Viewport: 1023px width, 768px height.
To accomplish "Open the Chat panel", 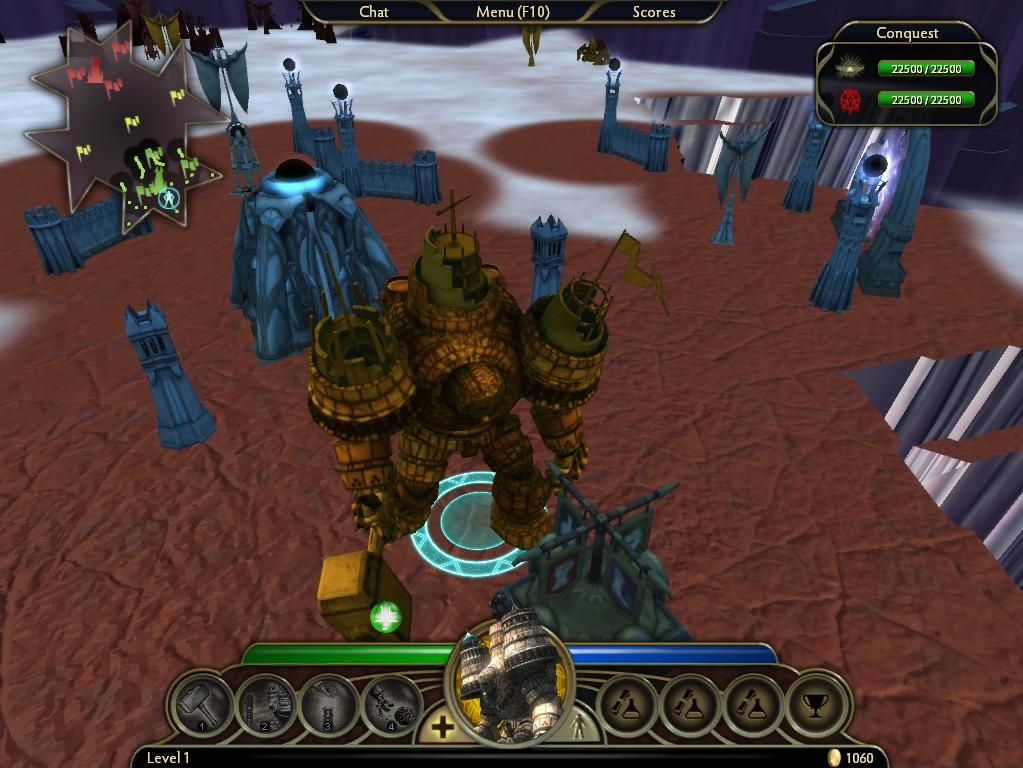I will click(x=374, y=12).
